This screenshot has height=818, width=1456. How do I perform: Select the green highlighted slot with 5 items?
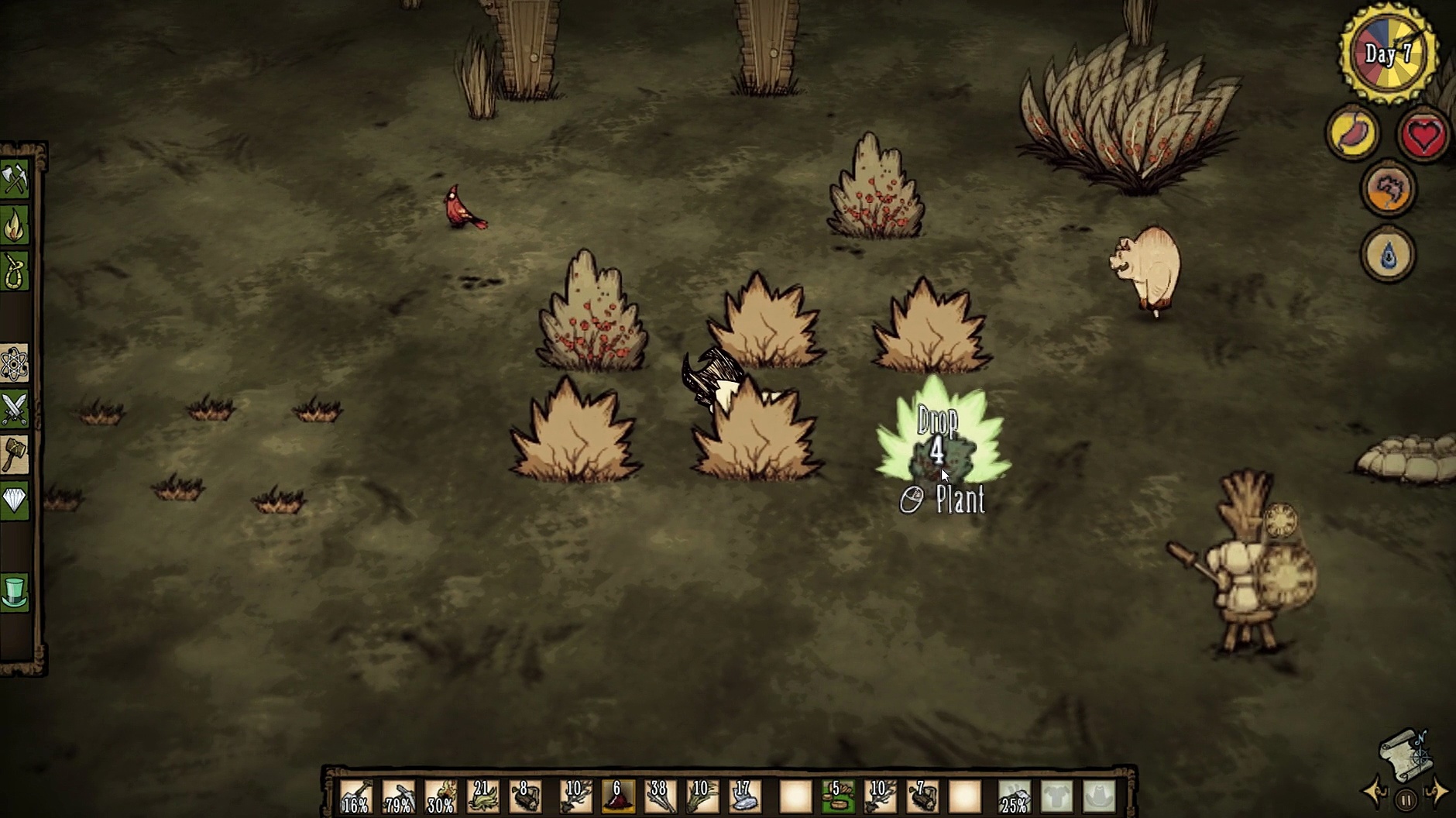pyautogui.click(x=837, y=796)
